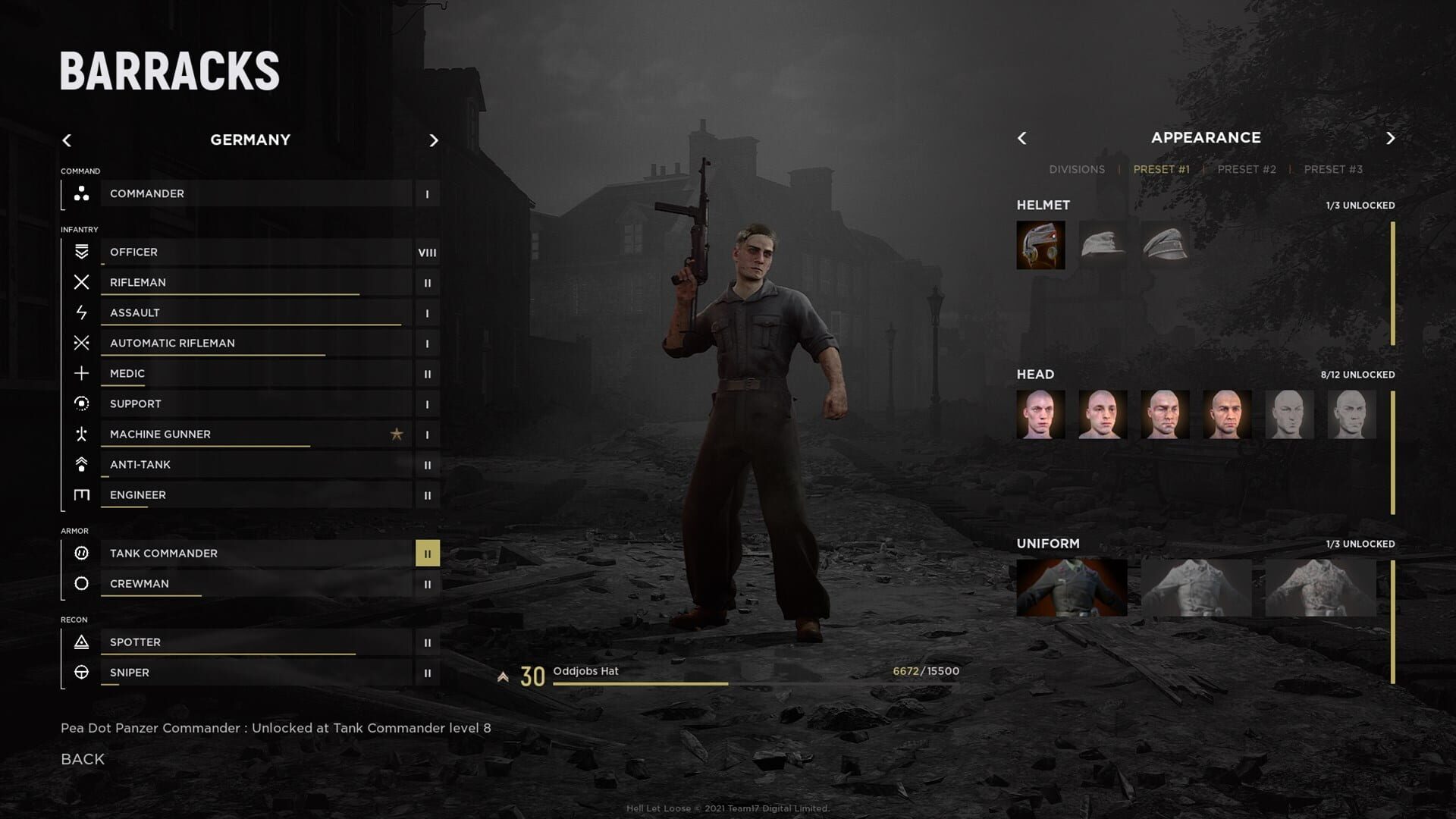Select the Commander role icon

(81, 193)
